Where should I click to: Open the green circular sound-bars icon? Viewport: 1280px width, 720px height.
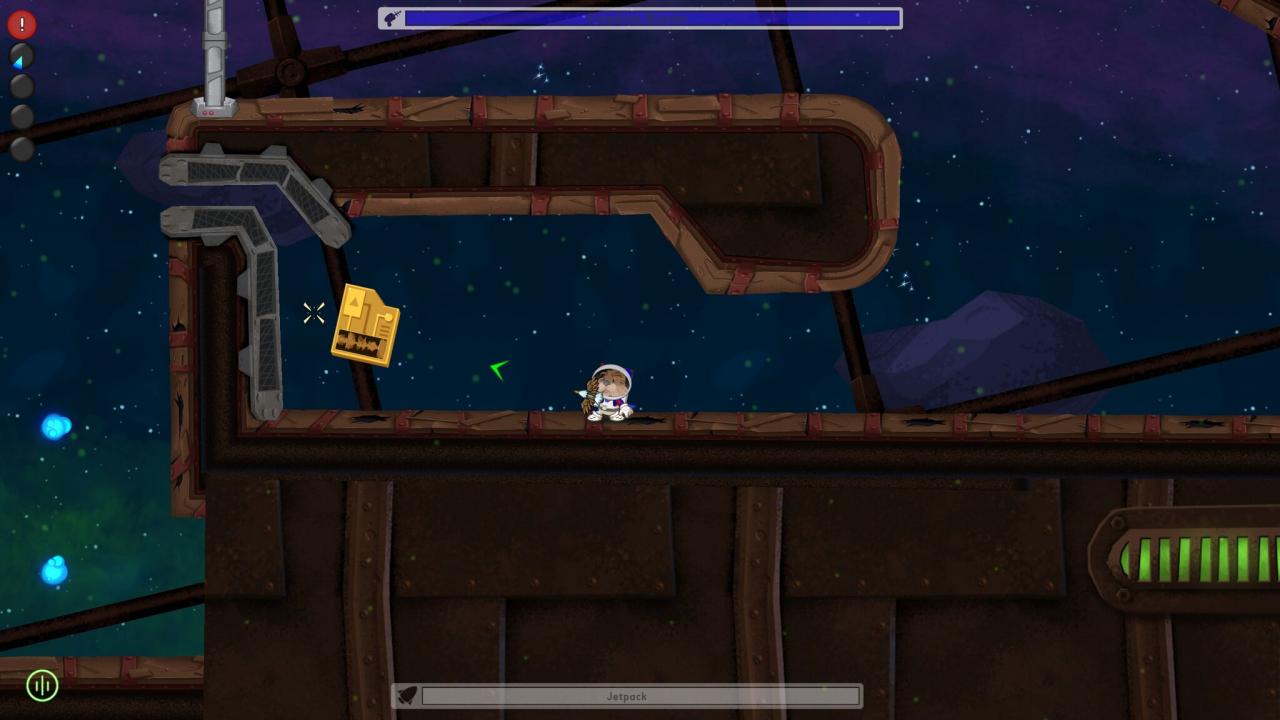tap(42, 685)
